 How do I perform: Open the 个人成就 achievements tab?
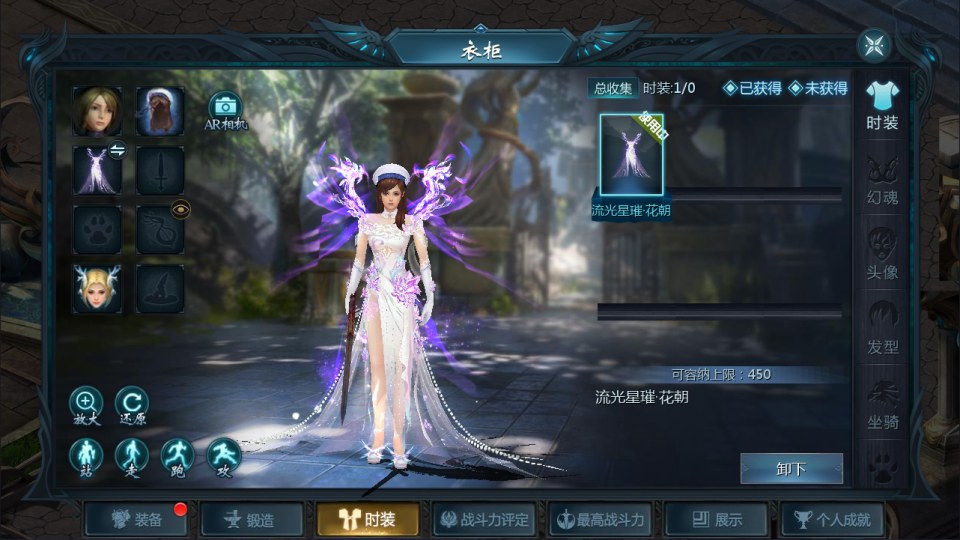(x=832, y=520)
